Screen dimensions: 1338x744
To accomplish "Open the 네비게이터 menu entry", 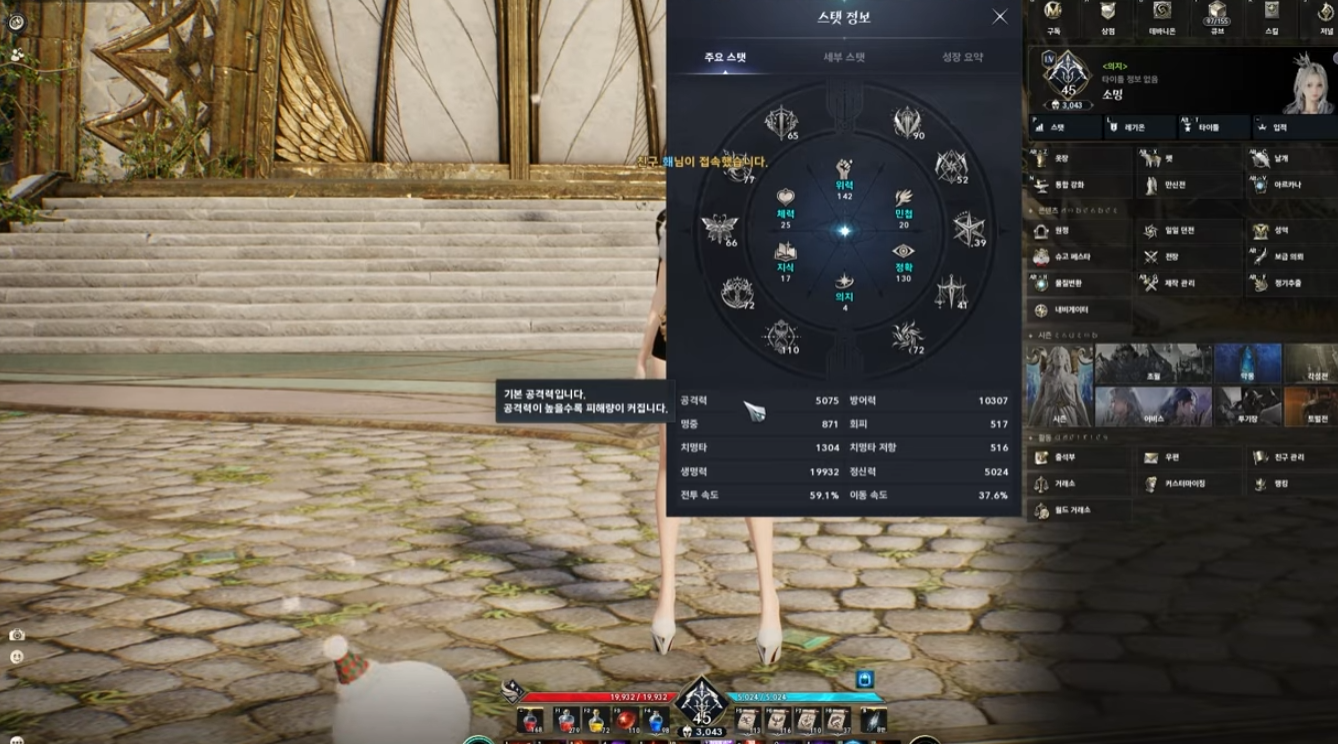I will click(x=1070, y=310).
